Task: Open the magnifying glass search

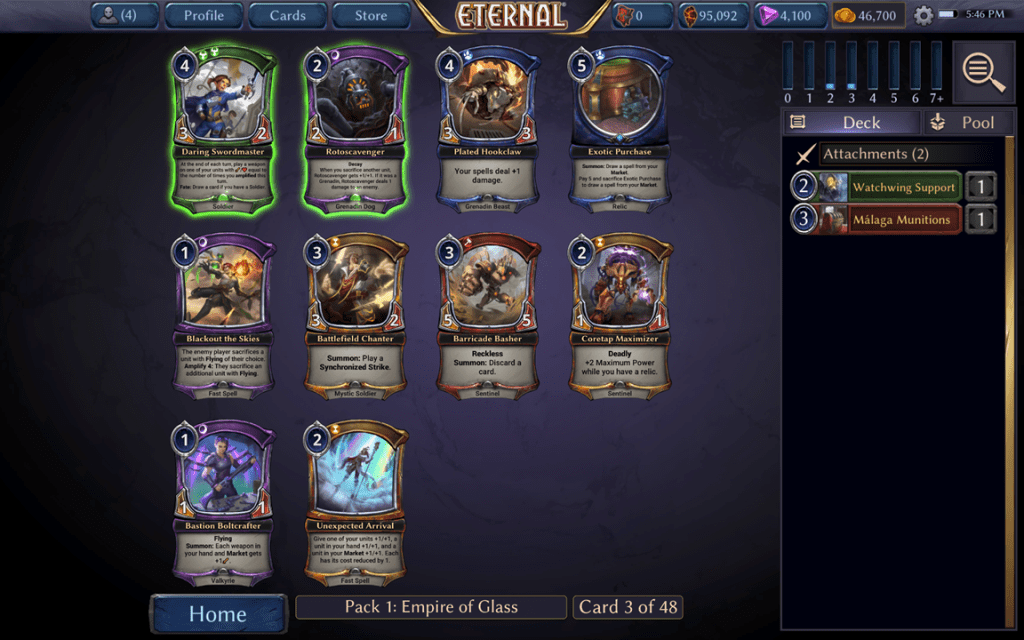Action: 984,71
